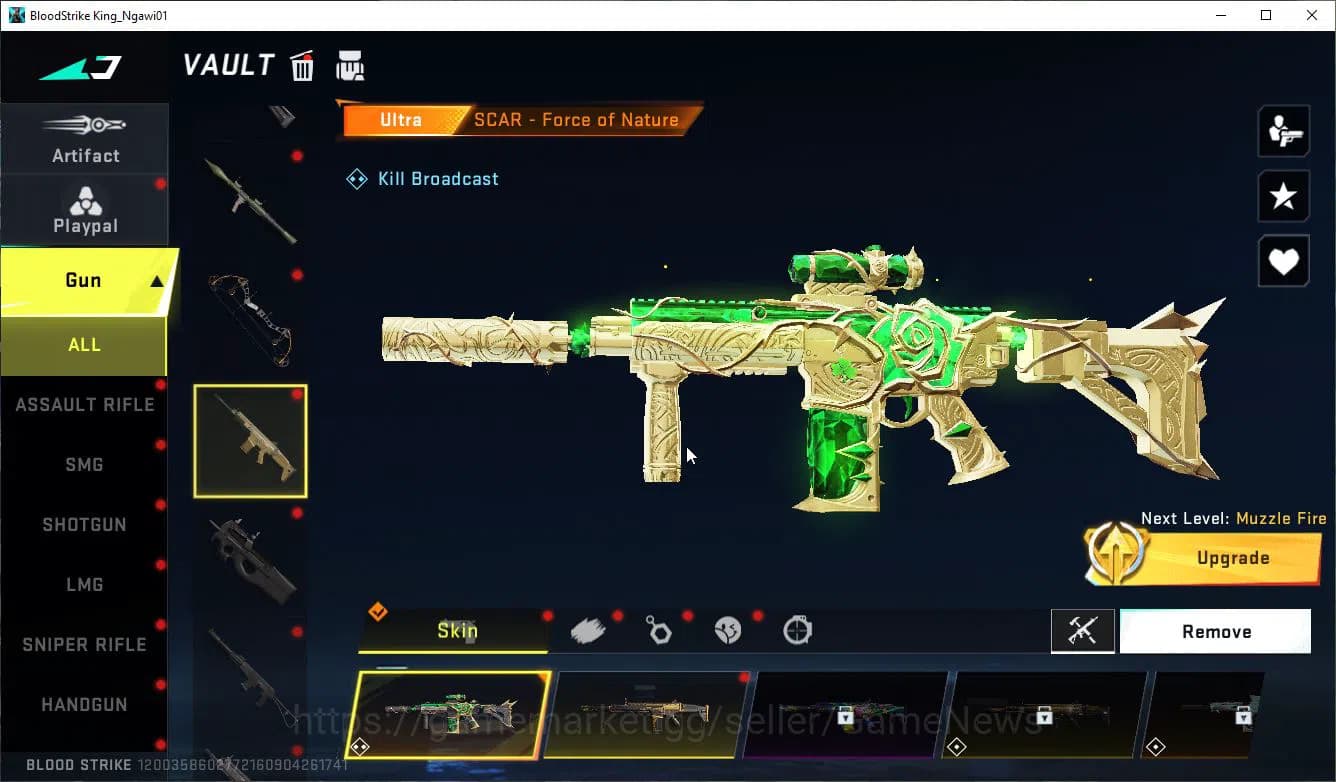Image resolution: width=1336 pixels, height=782 pixels.
Task: Toggle the star favorite marker
Action: tap(1283, 196)
